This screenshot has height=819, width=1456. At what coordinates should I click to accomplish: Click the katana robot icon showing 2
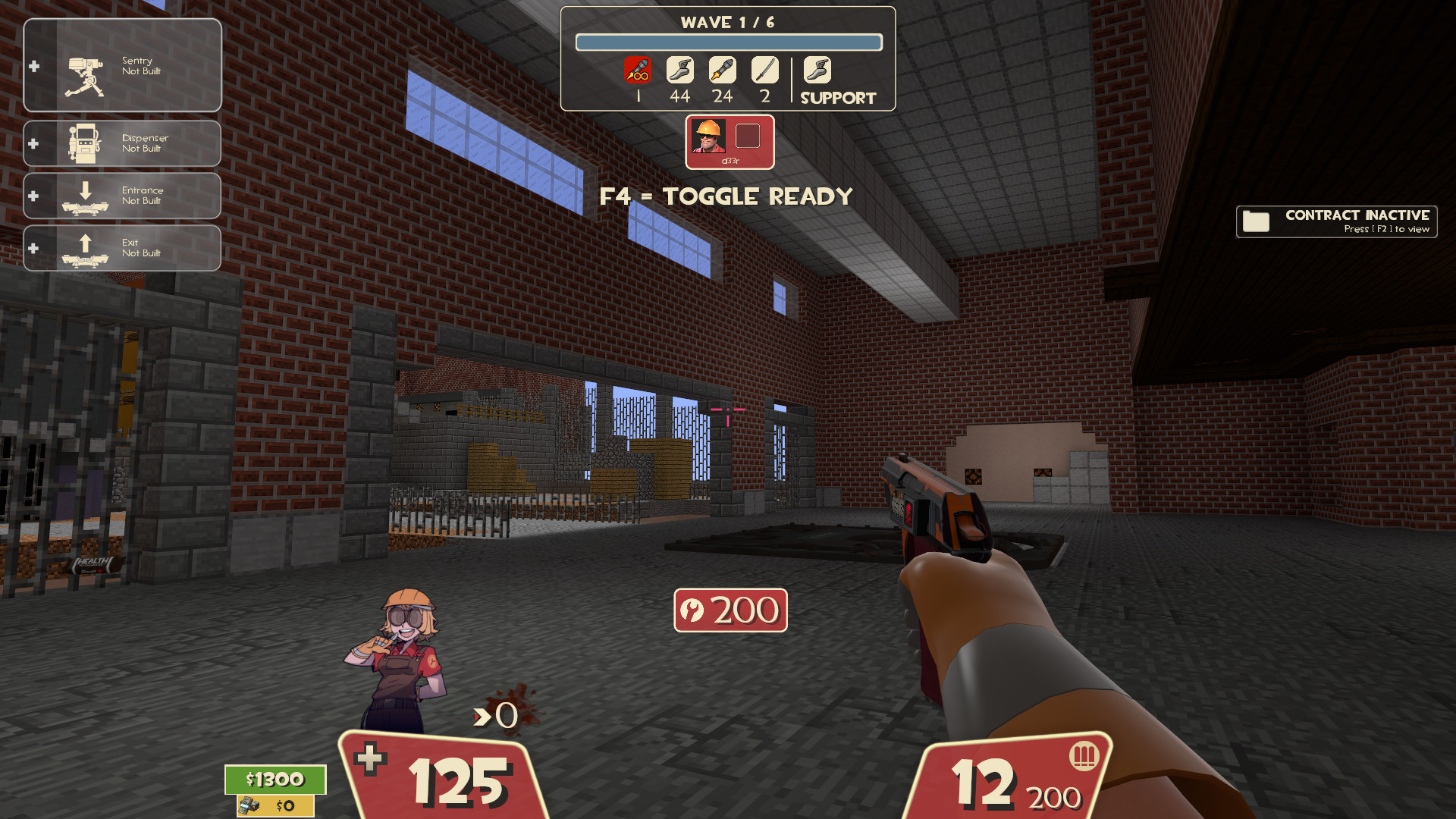pos(764,71)
